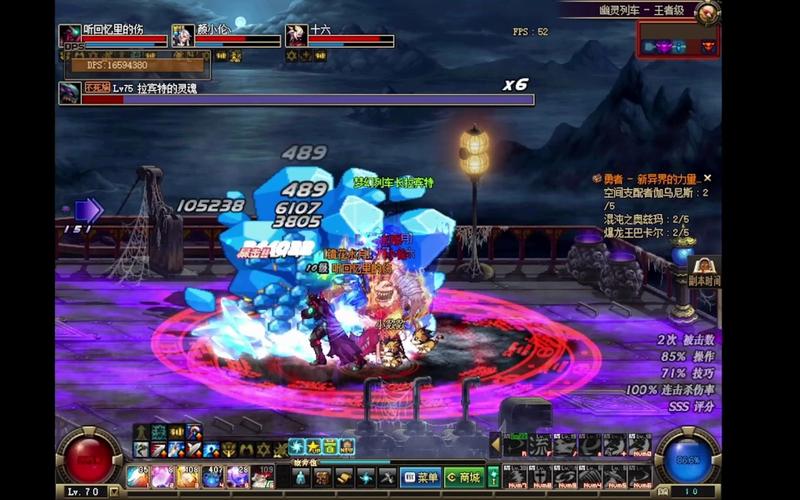Click the yellow star buff icon
This screenshot has width=800, height=500.
(313, 446)
